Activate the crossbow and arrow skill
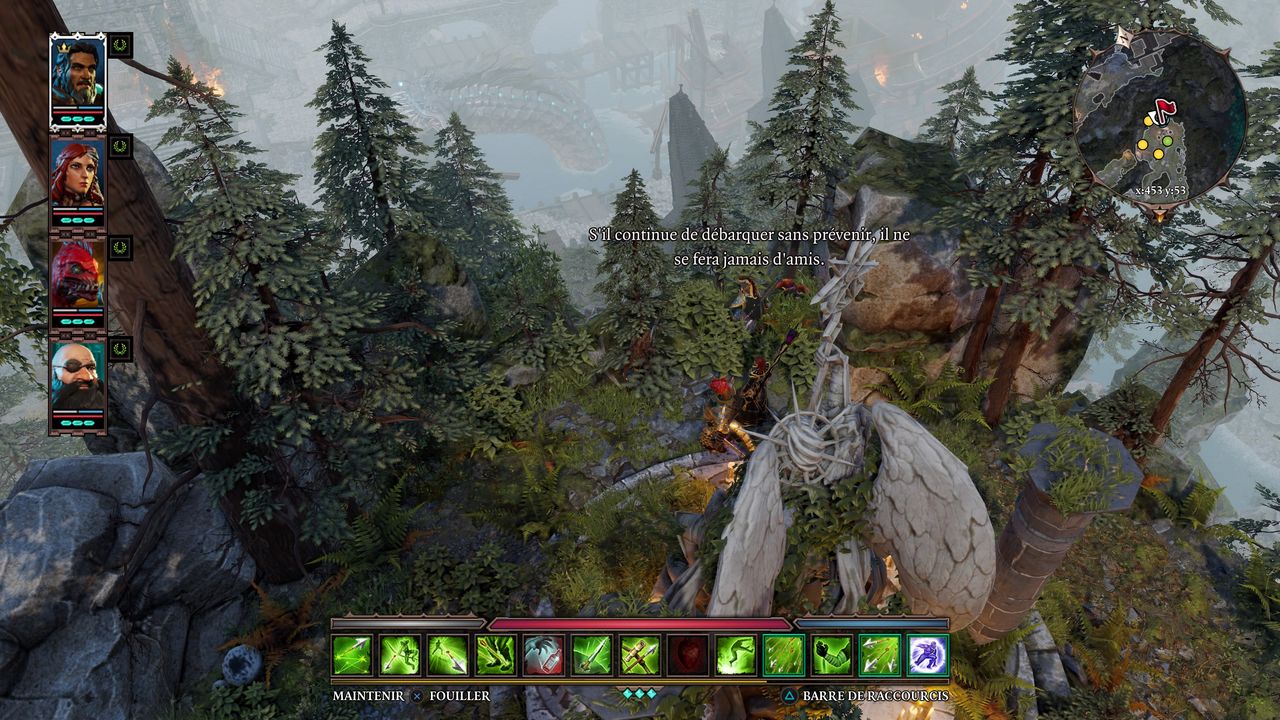Screen dimensions: 1280x720 point(640,655)
